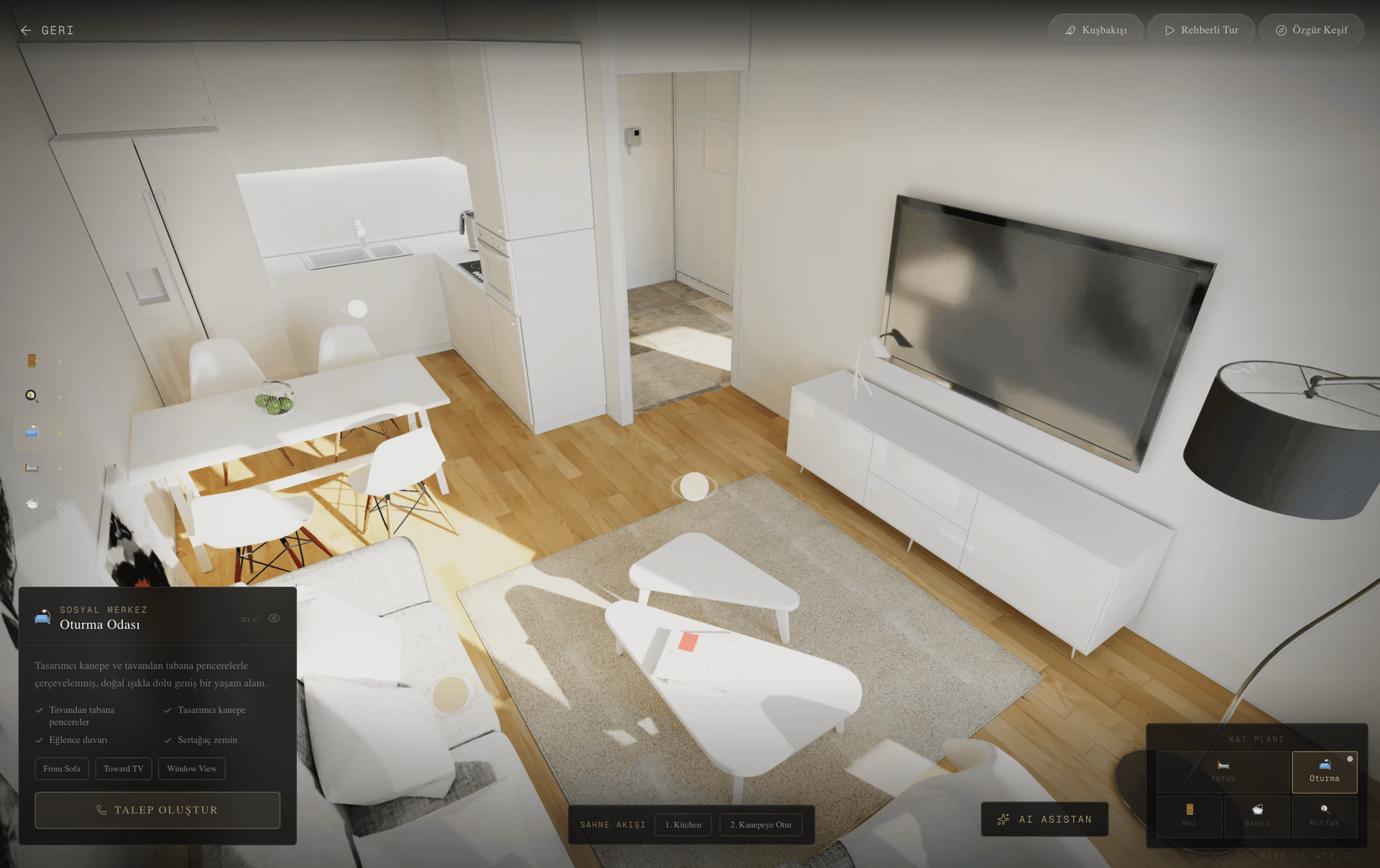The width and height of the screenshot is (1380, 868).
Task: Click the 2. Kanepeye Otur scene step
Action: click(760, 825)
